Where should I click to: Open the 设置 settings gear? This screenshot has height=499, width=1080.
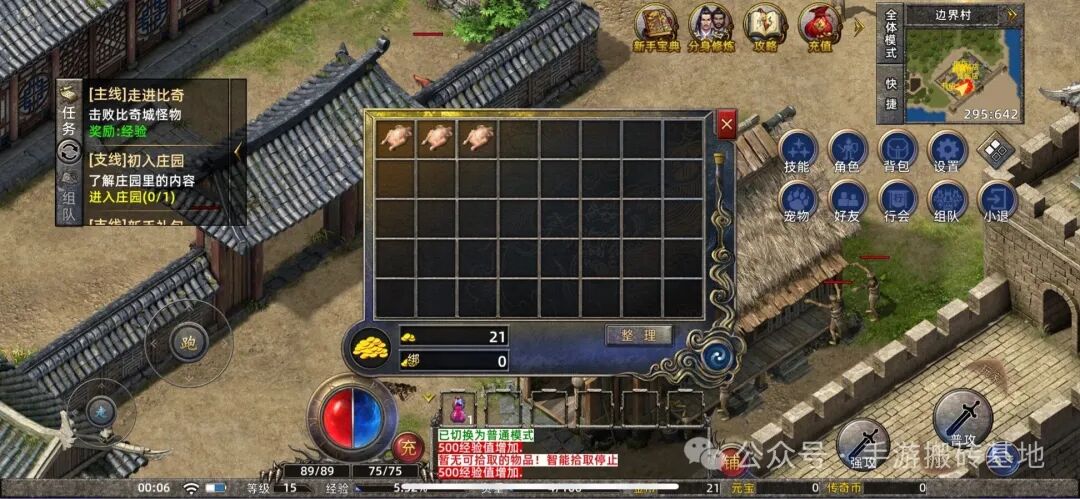click(x=946, y=150)
